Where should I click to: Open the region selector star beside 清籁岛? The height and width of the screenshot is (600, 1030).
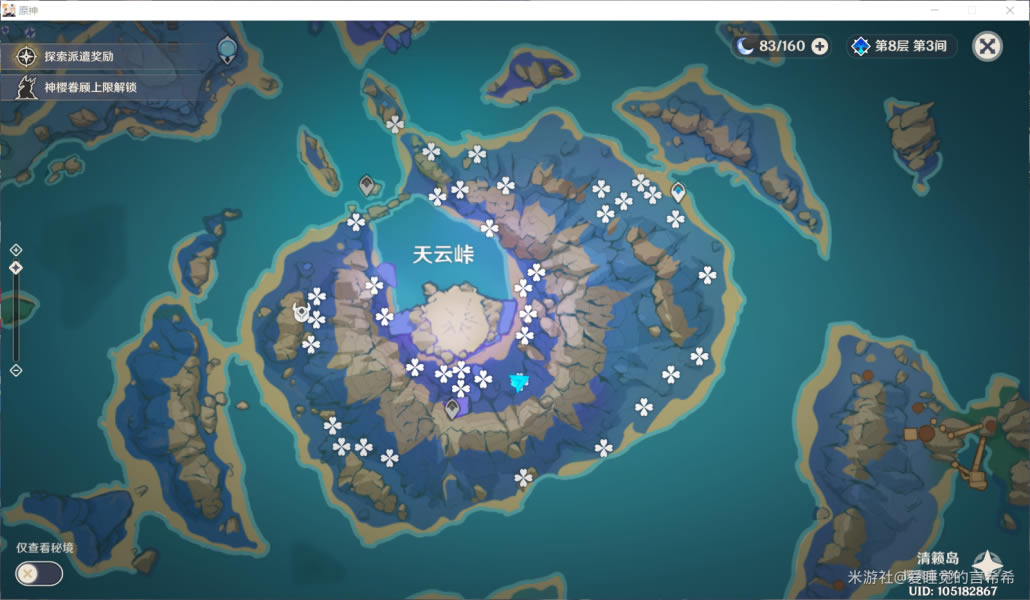988,564
